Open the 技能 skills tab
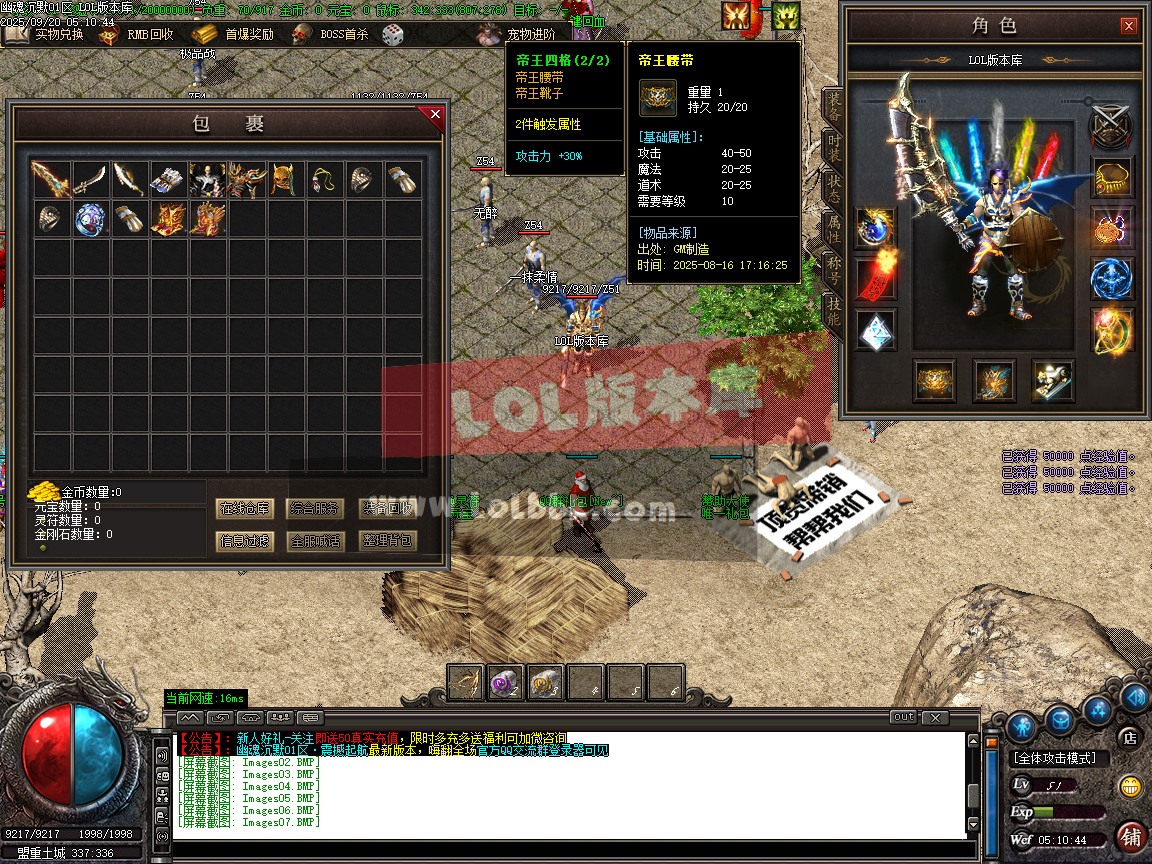Image resolution: width=1152 pixels, height=864 pixels. [833, 313]
